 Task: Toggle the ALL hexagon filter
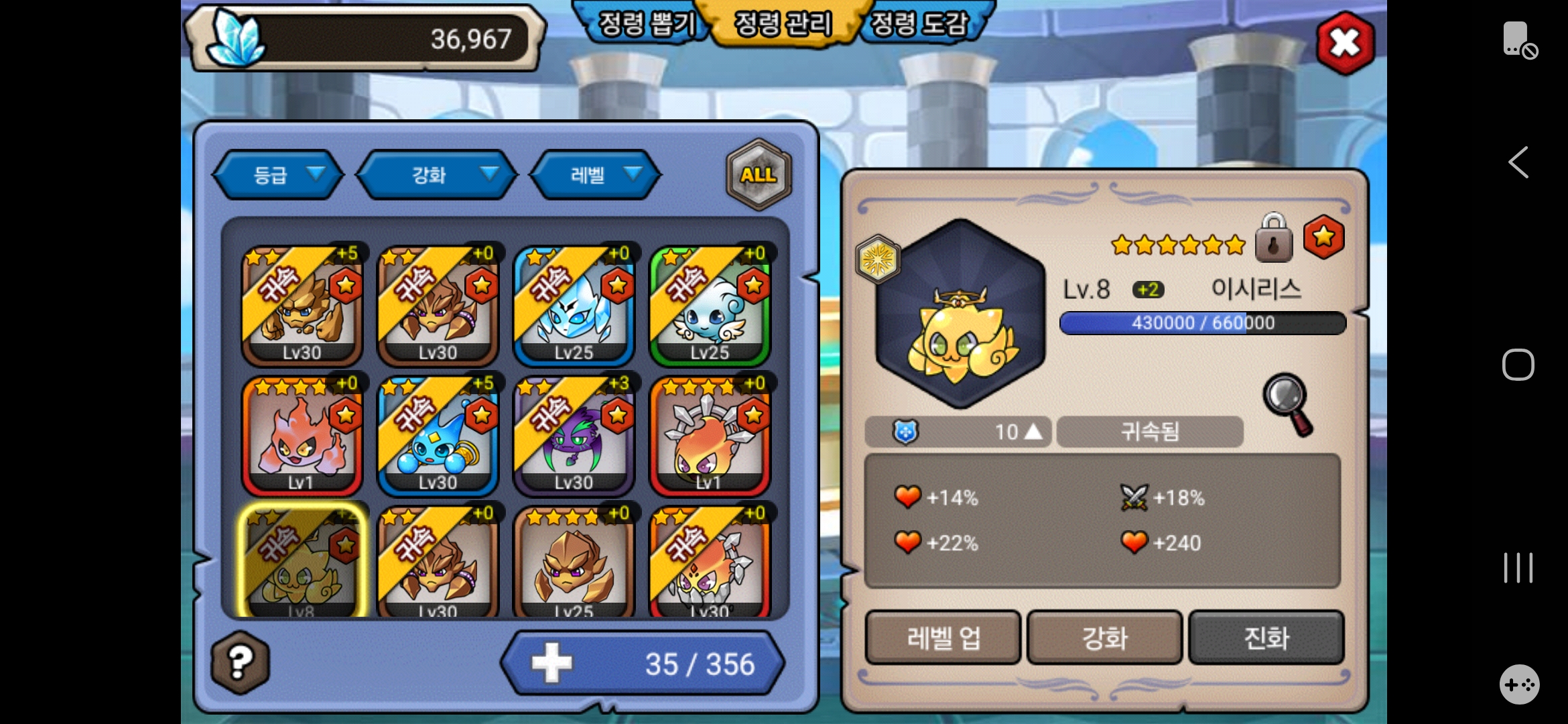pos(759,175)
